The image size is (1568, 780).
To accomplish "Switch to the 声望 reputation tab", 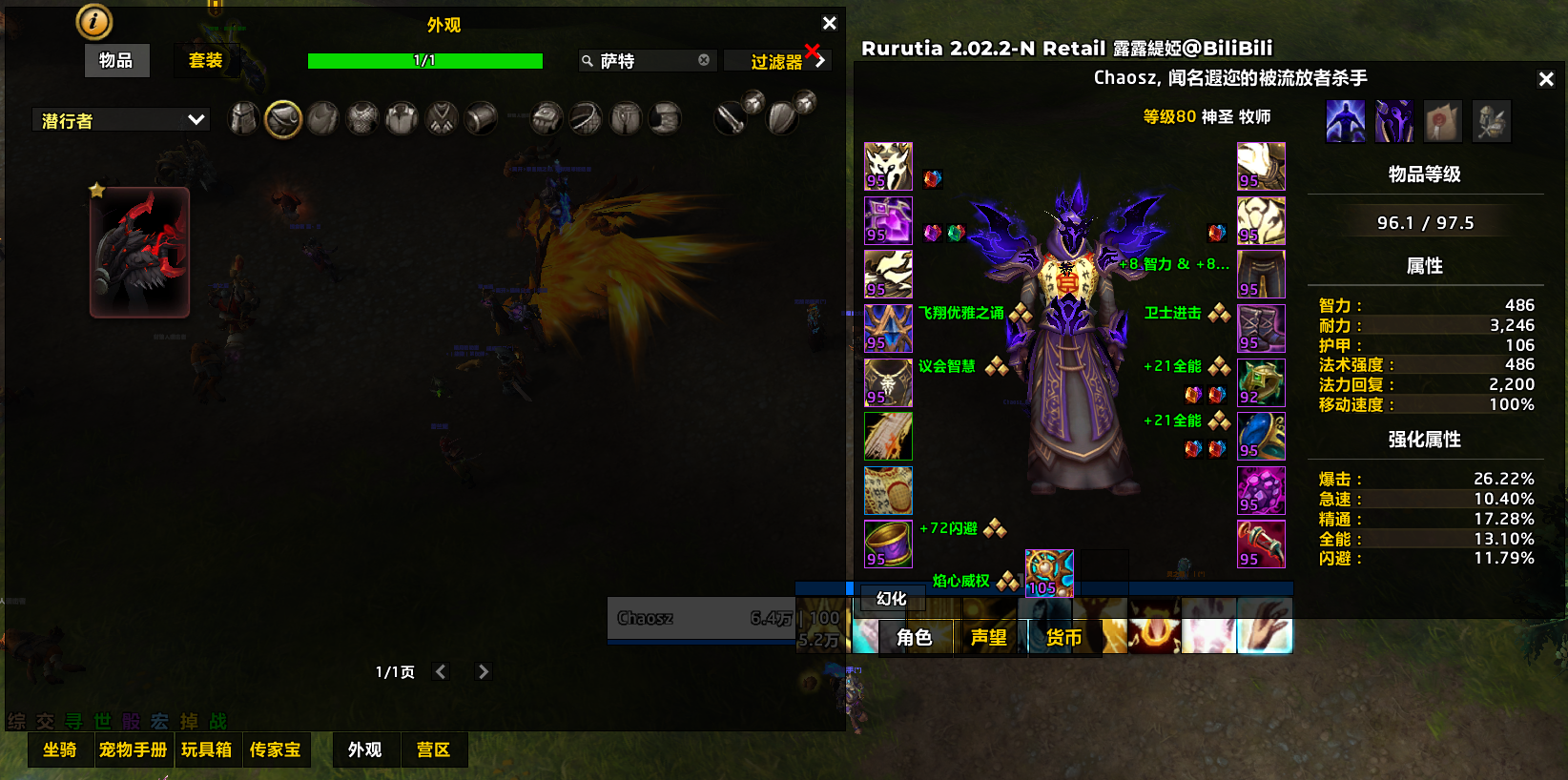I will click(x=989, y=638).
